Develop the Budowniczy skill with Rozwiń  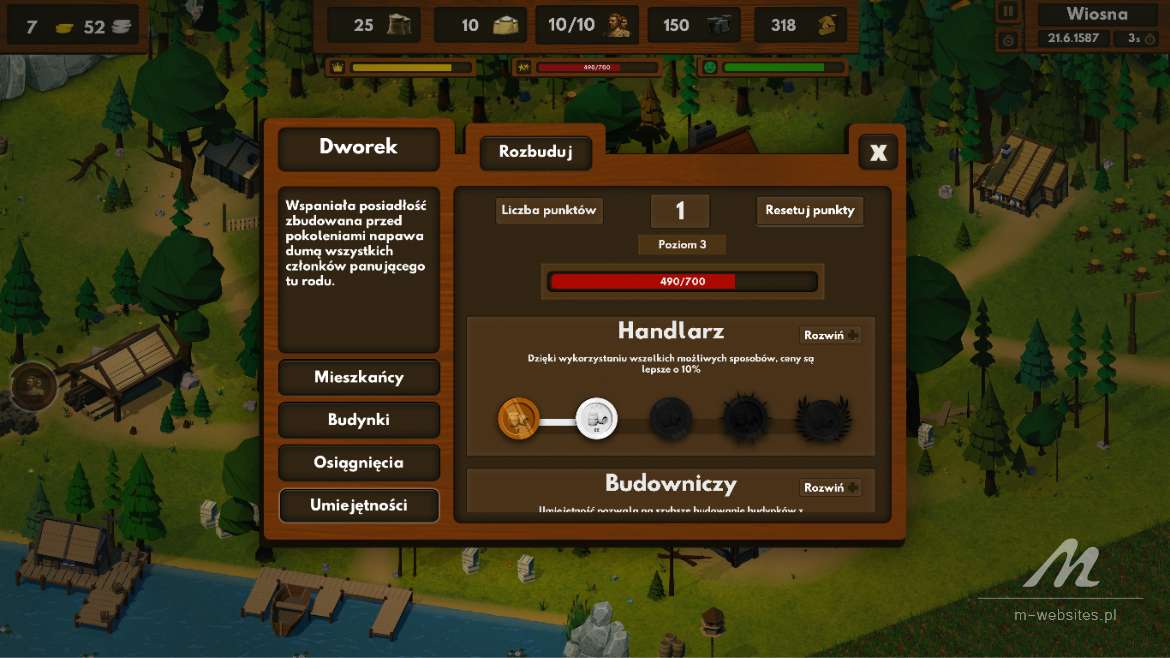pyautogui.click(x=830, y=488)
